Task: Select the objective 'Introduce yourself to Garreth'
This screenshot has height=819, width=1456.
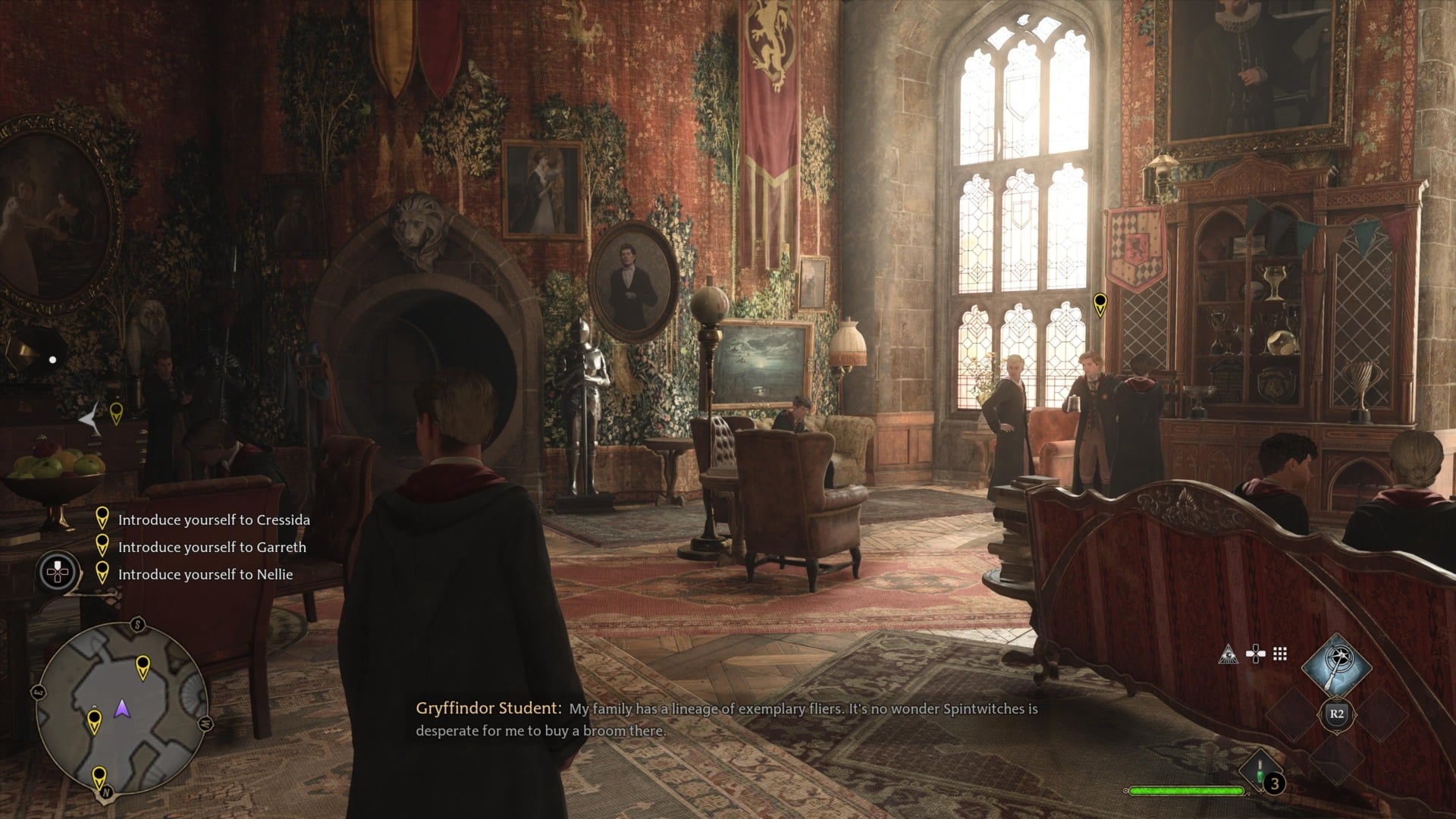Action: [212, 546]
